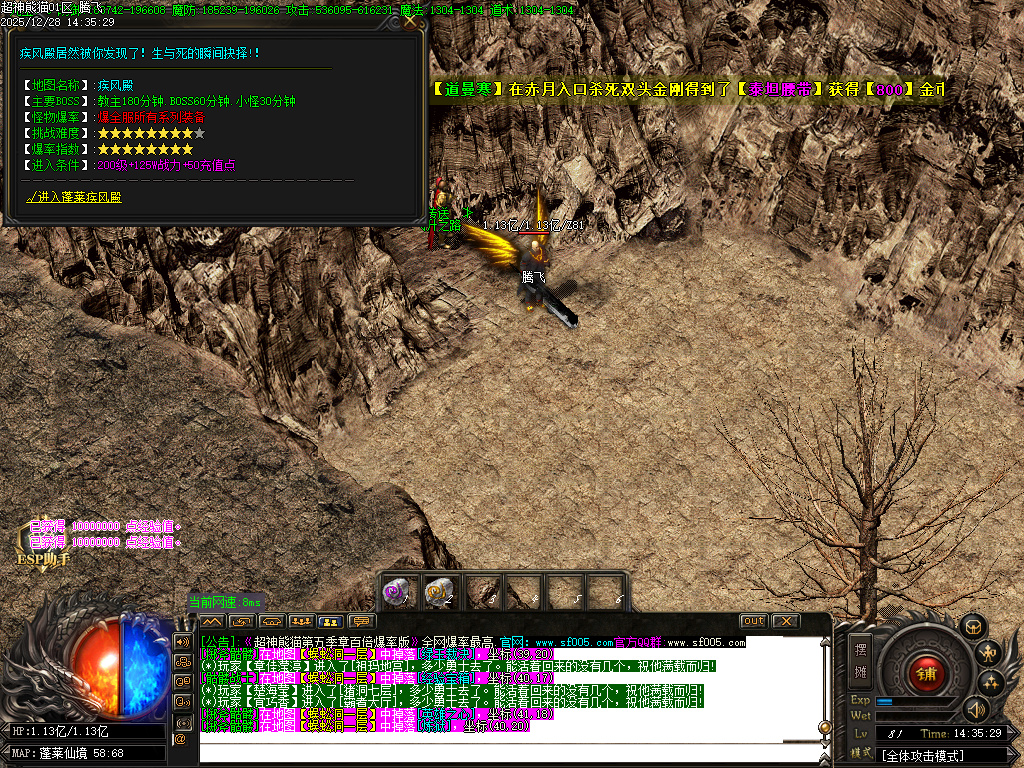Open the group button with three figures
The image size is (1024, 768).
click(302, 621)
